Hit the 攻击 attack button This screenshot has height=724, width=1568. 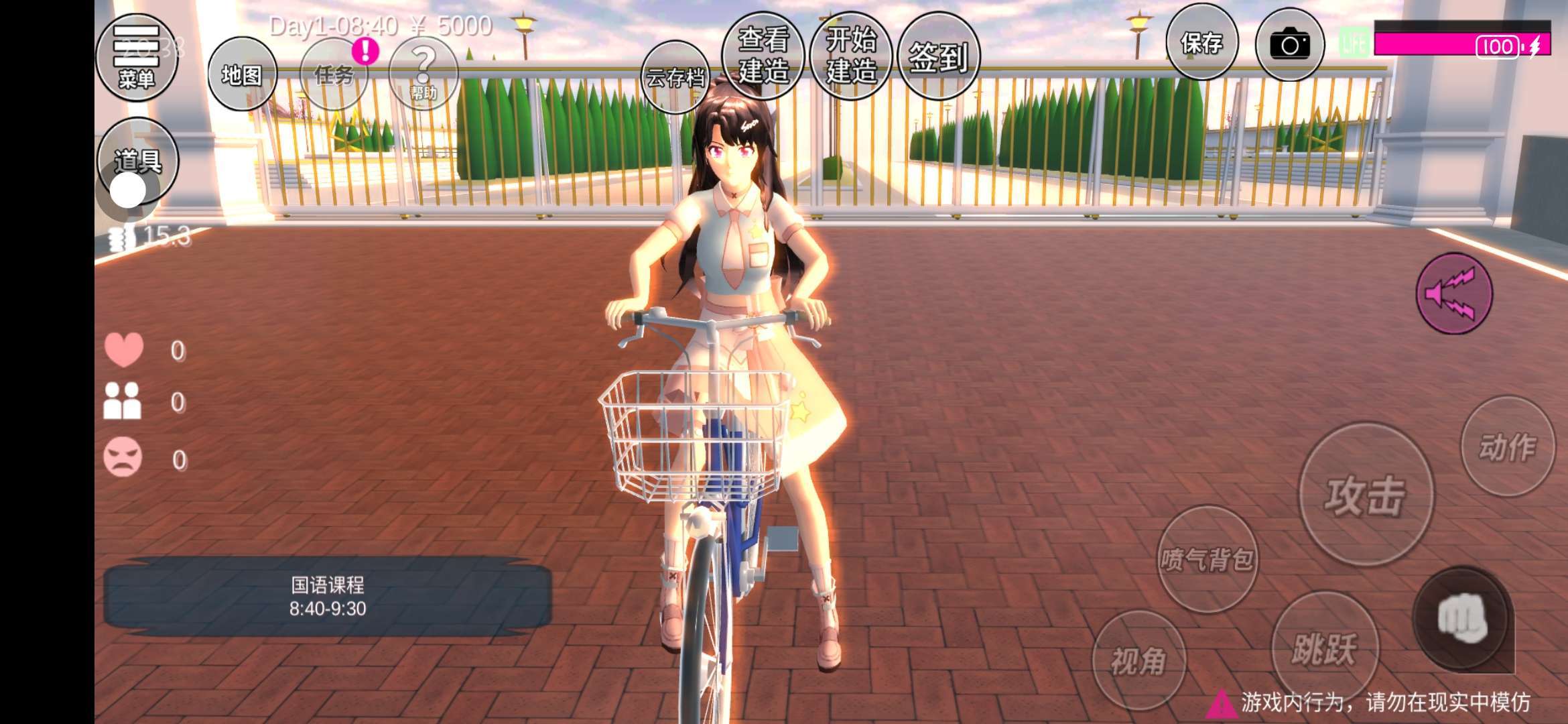[x=1365, y=495]
